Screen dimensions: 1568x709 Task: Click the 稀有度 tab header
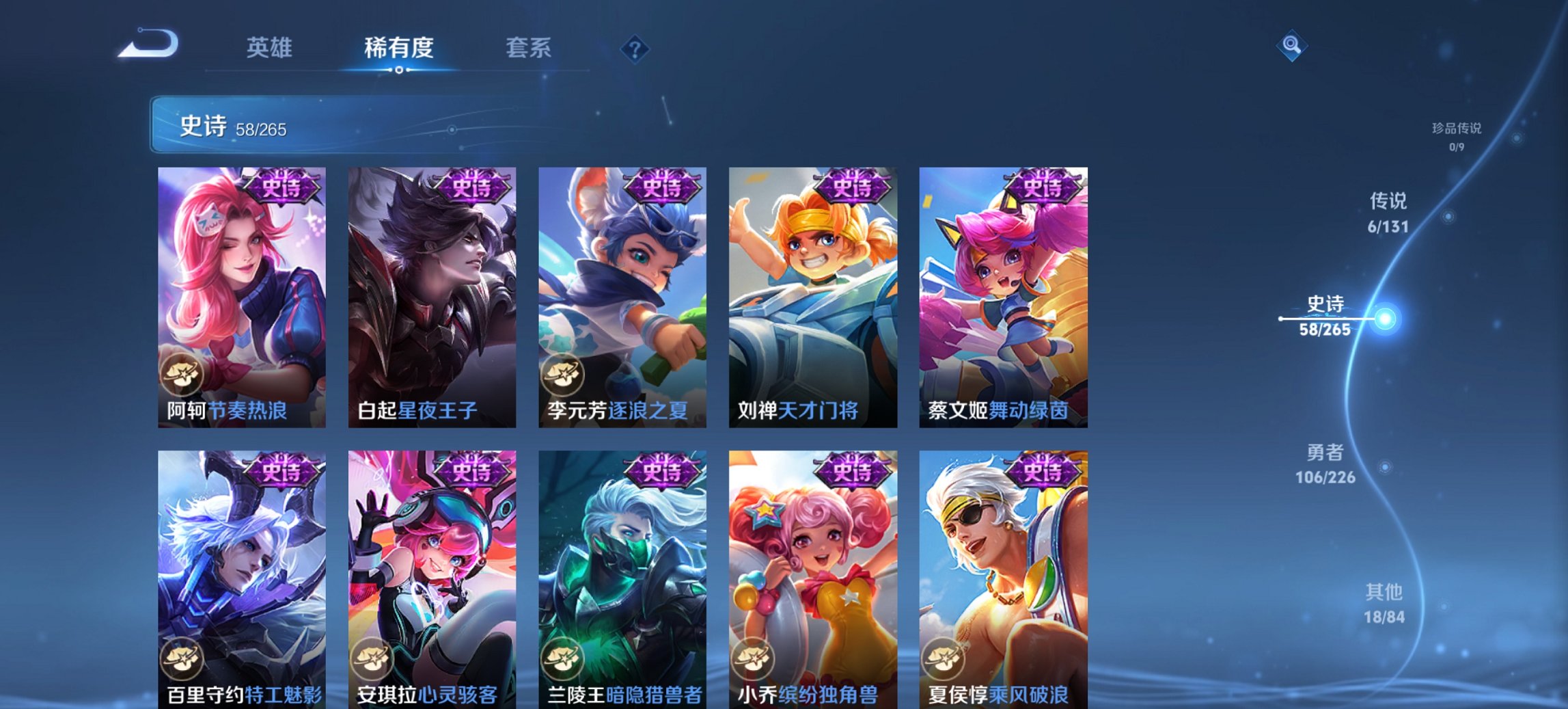pos(399,48)
